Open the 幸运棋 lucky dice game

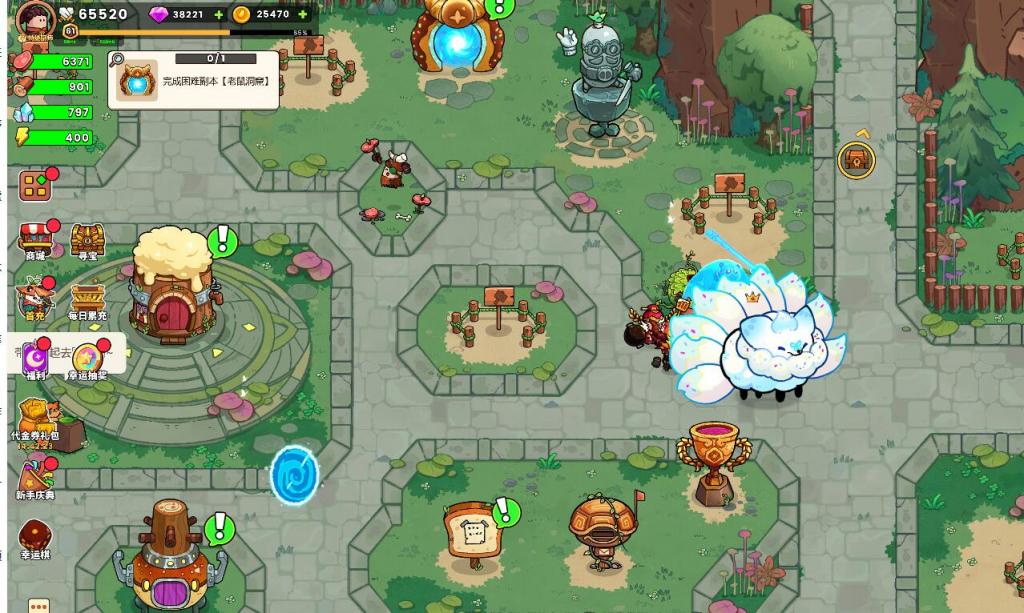pos(35,537)
